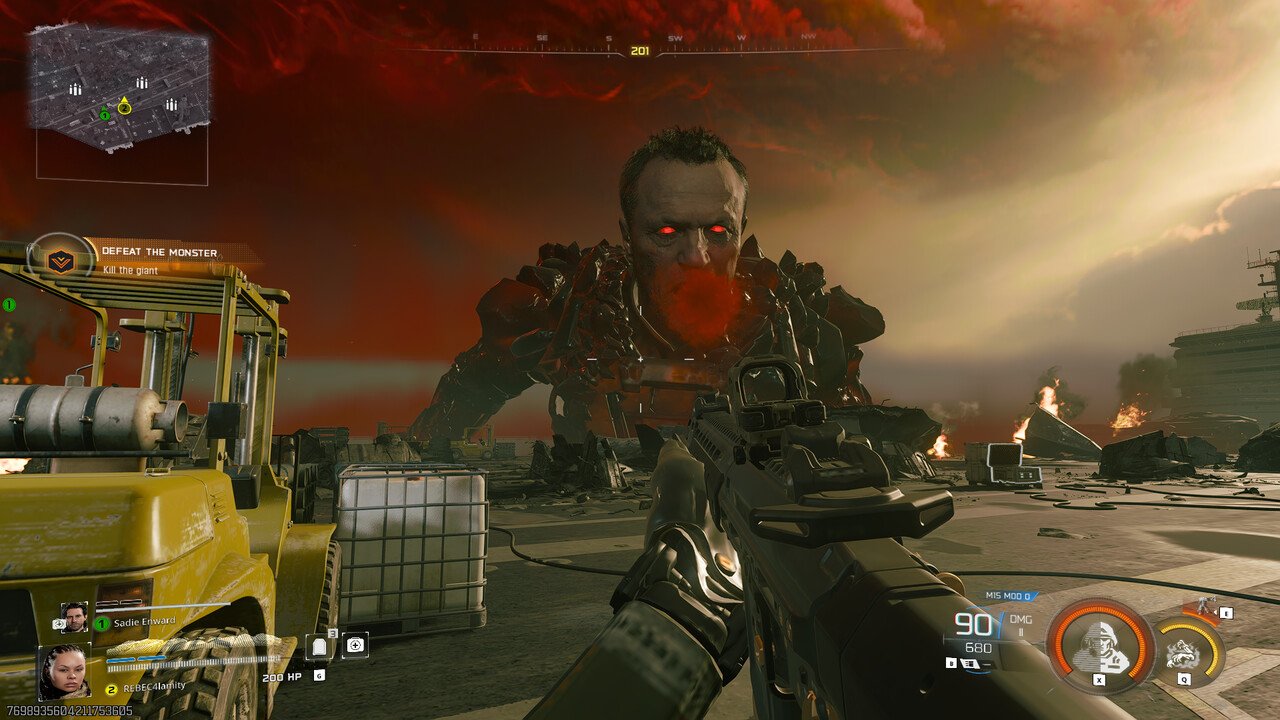Viewport: 1280px width, 720px height.
Task: Click the green teammate marker on minimap
Action: (x=105, y=115)
